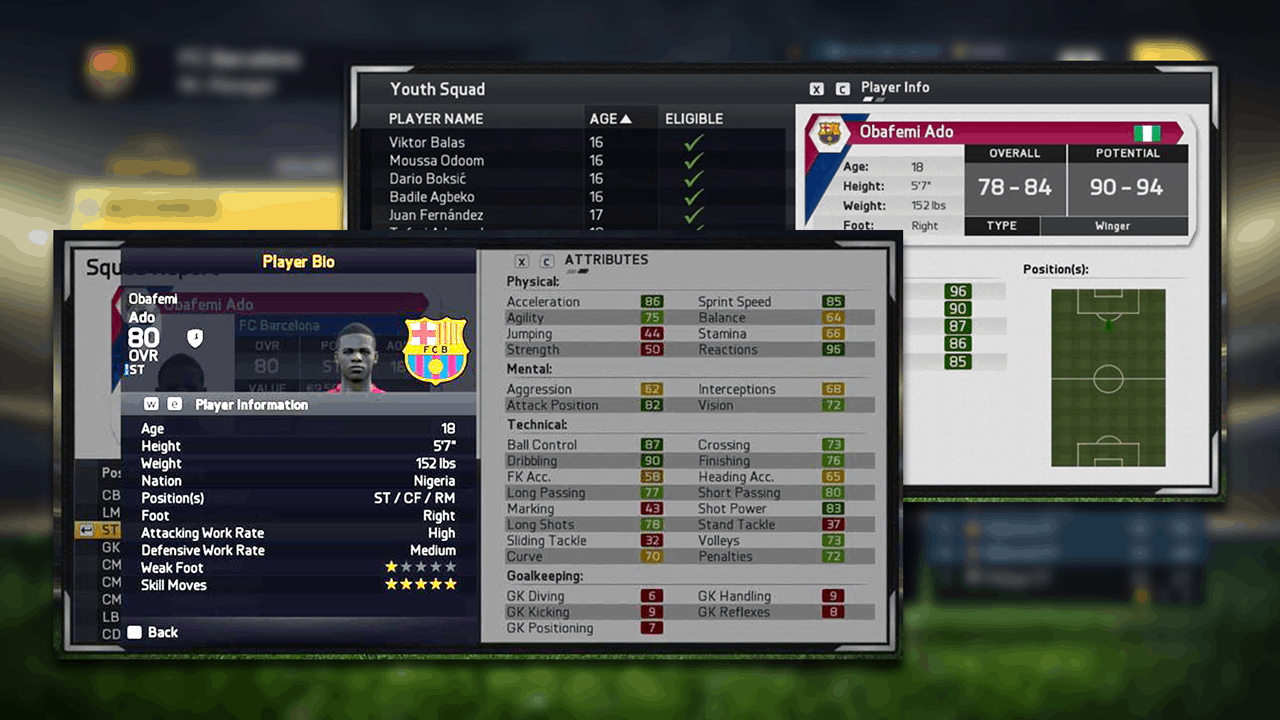This screenshot has height=720, width=1280.
Task: Open the Player Info tab heading
Action: click(x=895, y=88)
